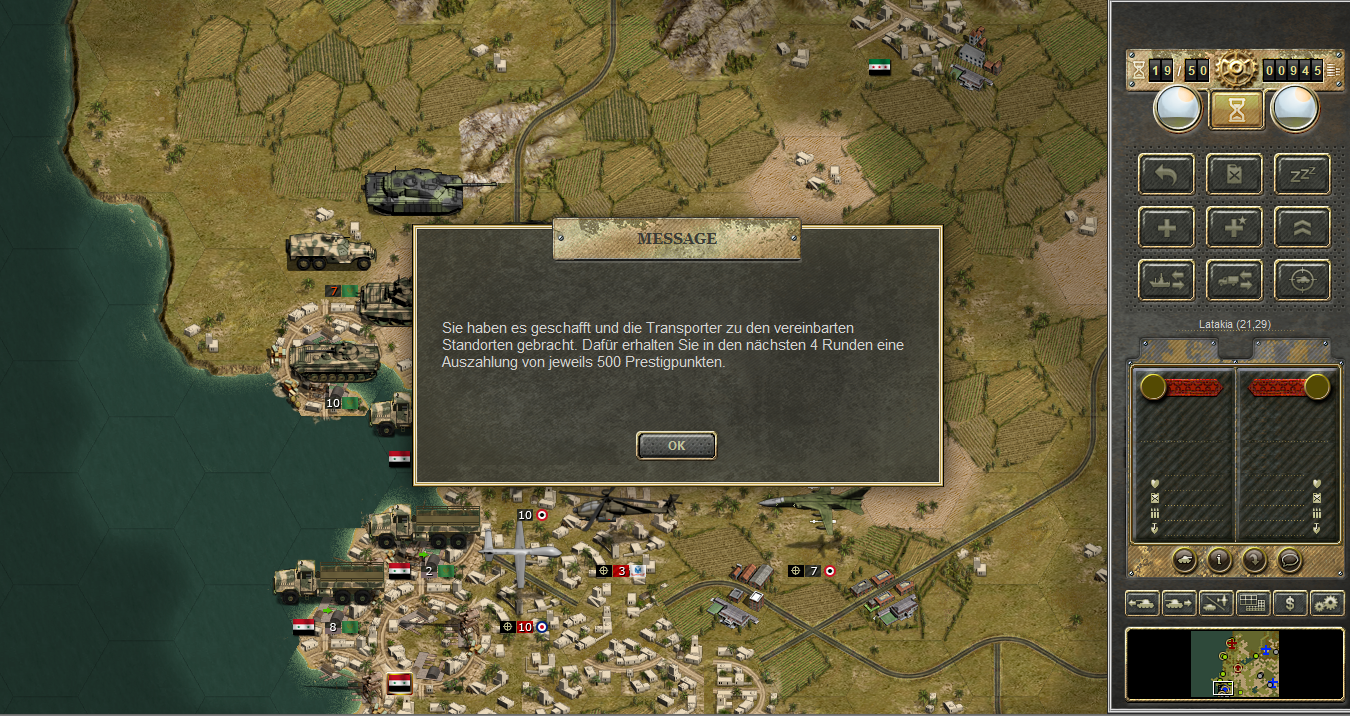The height and width of the screenshot is (716, 1350).
Task: Open the strategic map grid button
Action: click(x=1253, y=603)
